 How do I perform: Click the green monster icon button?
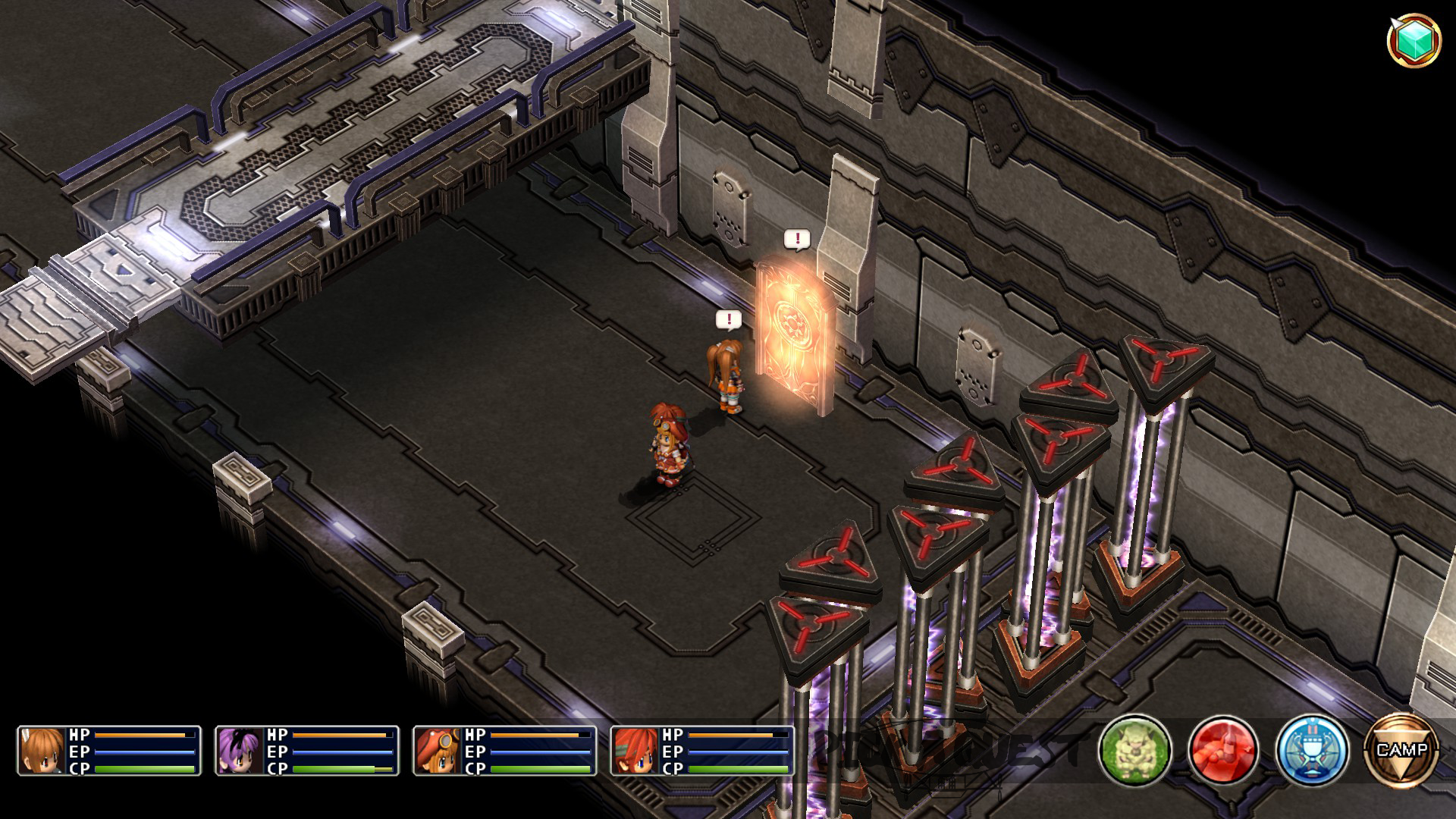1135,751
